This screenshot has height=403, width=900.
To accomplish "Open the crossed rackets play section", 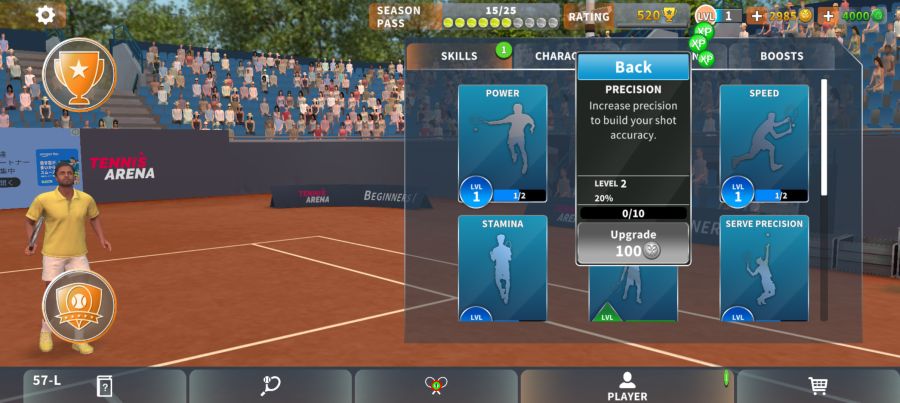I will click(435, 386).
